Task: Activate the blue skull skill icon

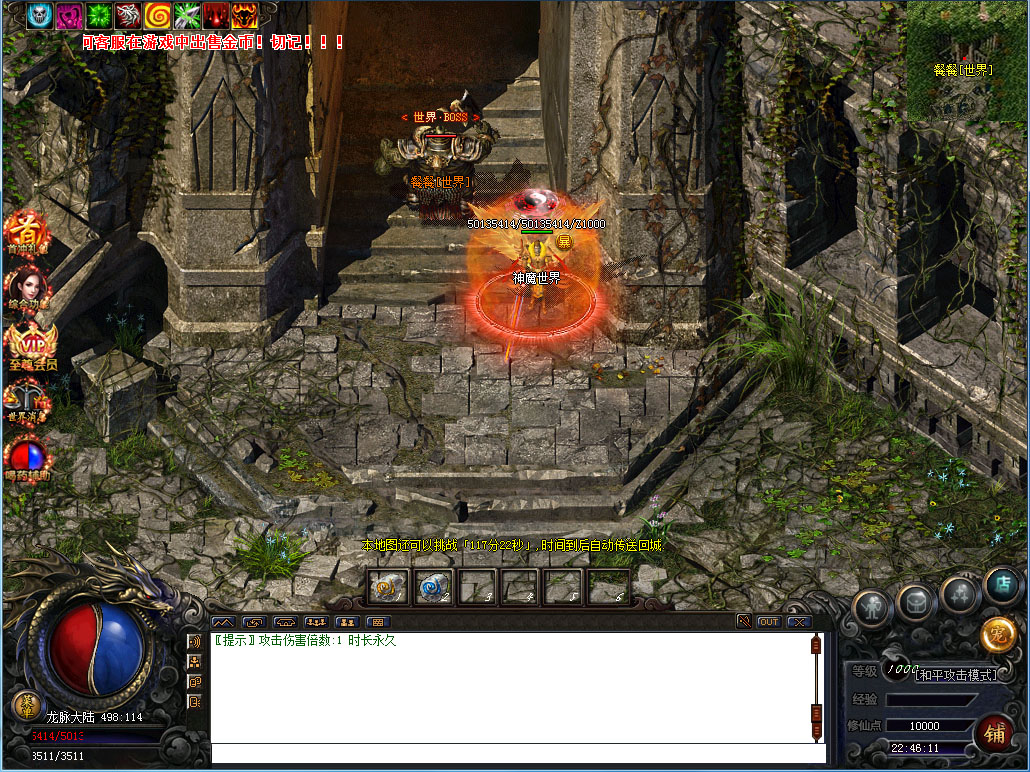Action: (x=40, y=14)
